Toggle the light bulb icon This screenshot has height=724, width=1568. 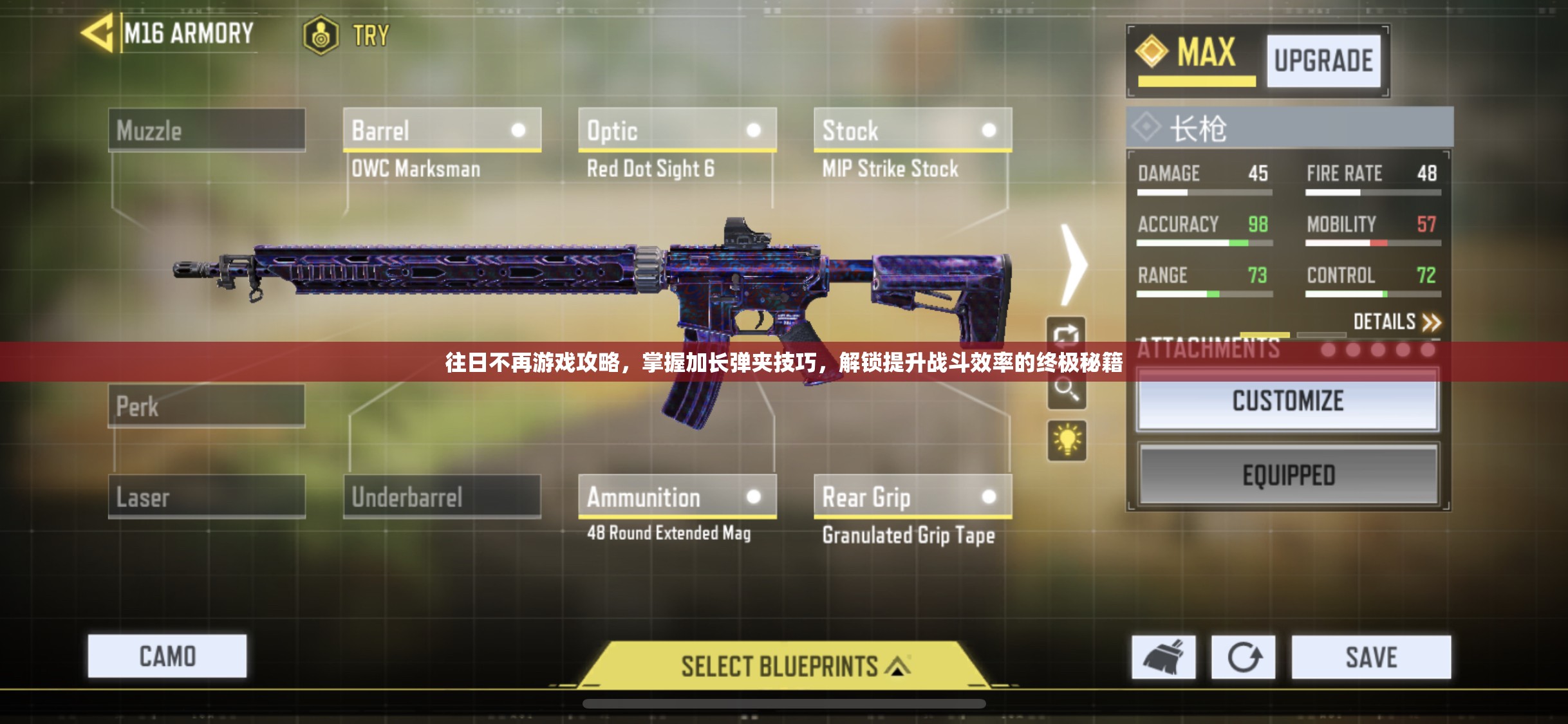click(x=1067, y=441)
